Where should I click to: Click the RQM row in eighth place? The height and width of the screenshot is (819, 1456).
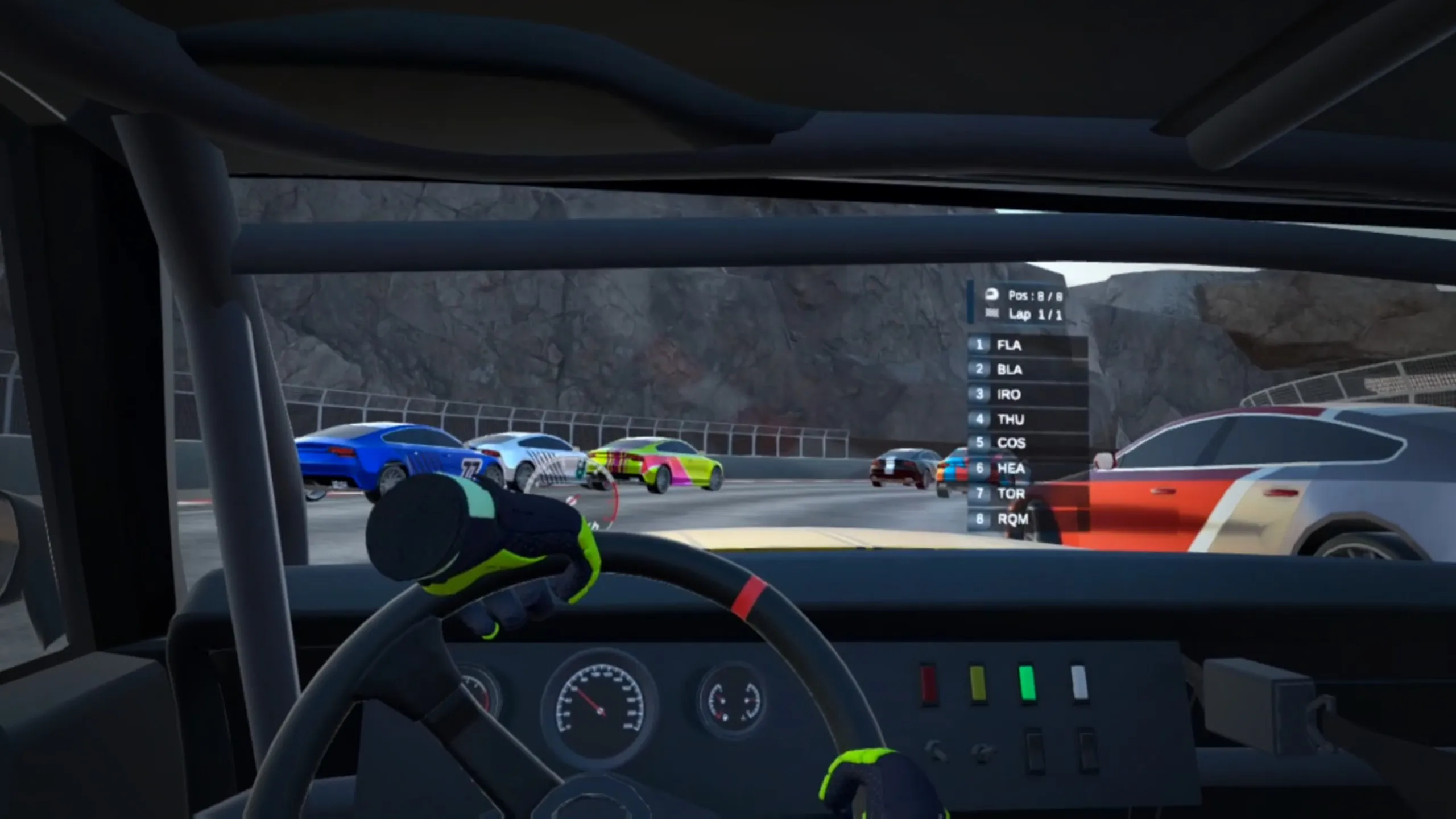point(1027,519)
